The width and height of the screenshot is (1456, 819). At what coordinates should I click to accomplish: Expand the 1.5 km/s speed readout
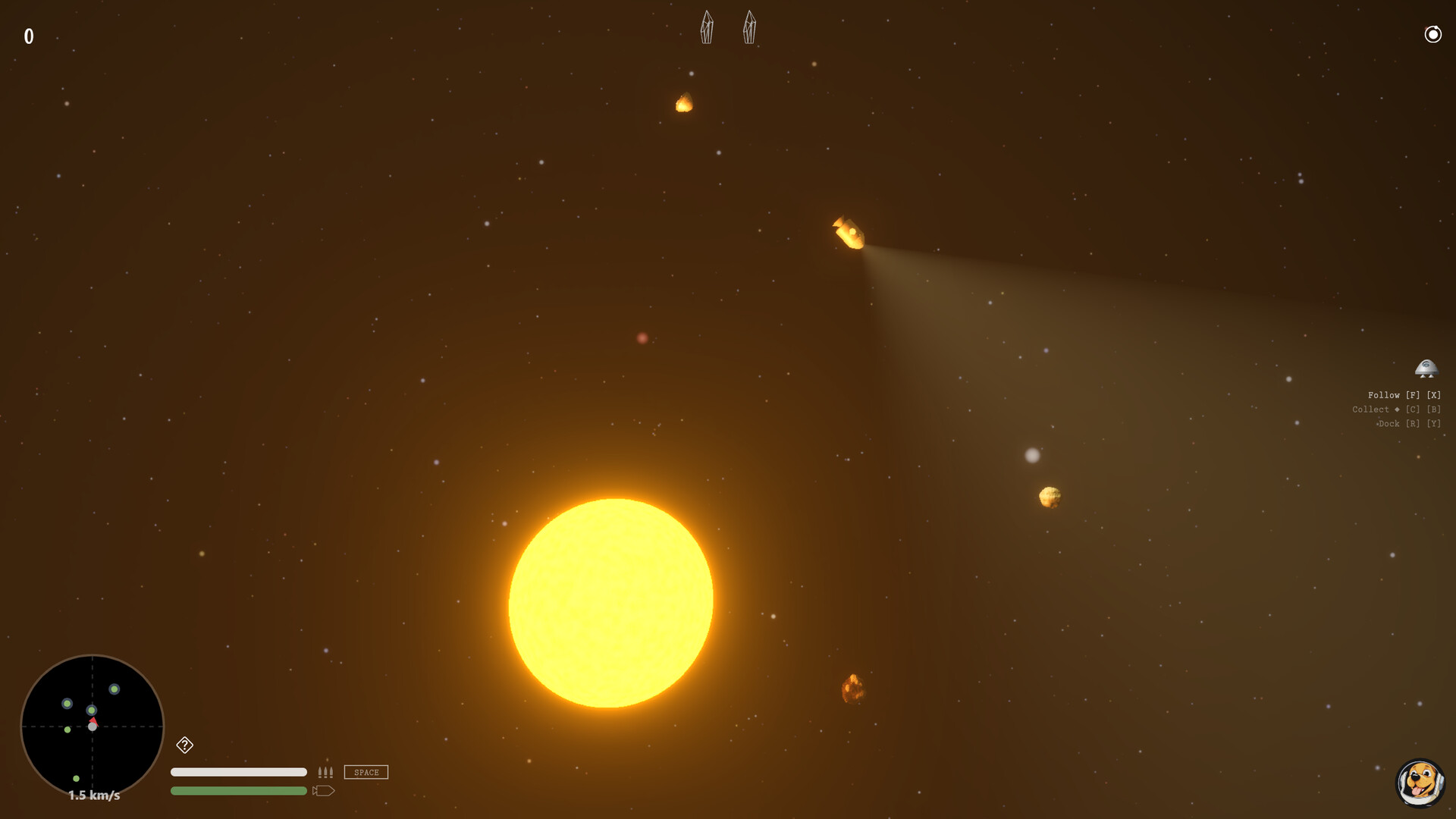93,795
